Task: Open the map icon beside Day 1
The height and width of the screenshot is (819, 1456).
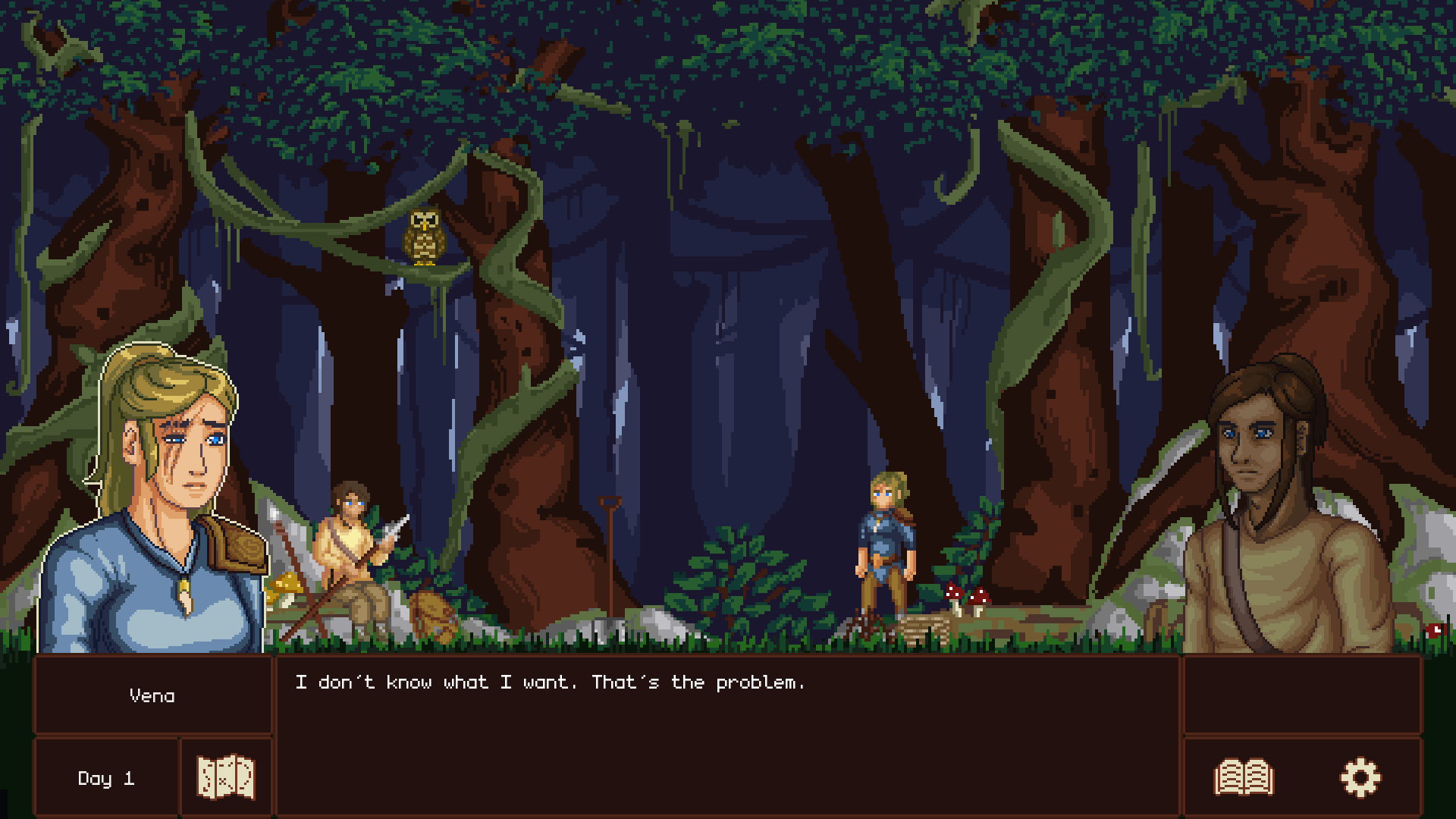Action: tap(225, 777)
